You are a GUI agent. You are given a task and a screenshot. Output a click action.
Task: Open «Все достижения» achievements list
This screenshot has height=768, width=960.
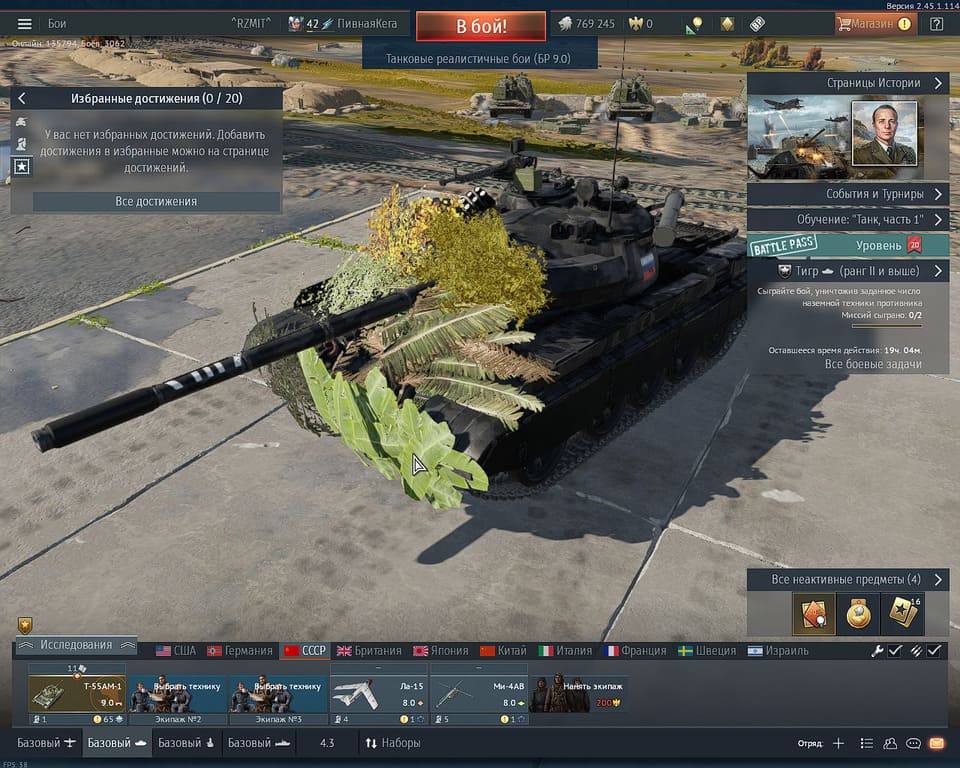[x=156, y=201]
